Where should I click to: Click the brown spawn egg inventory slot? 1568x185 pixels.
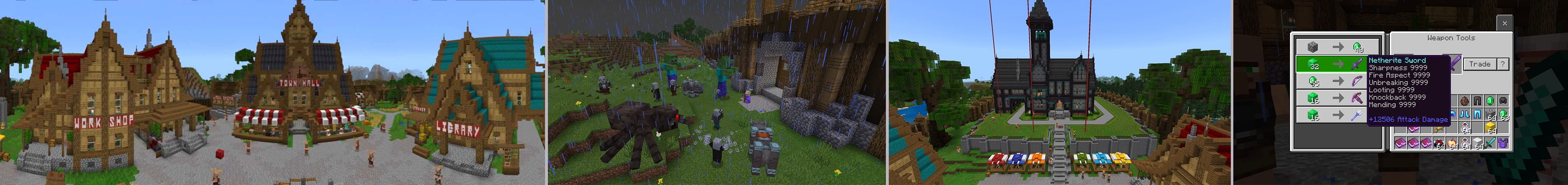click(x=1465, y=101)
